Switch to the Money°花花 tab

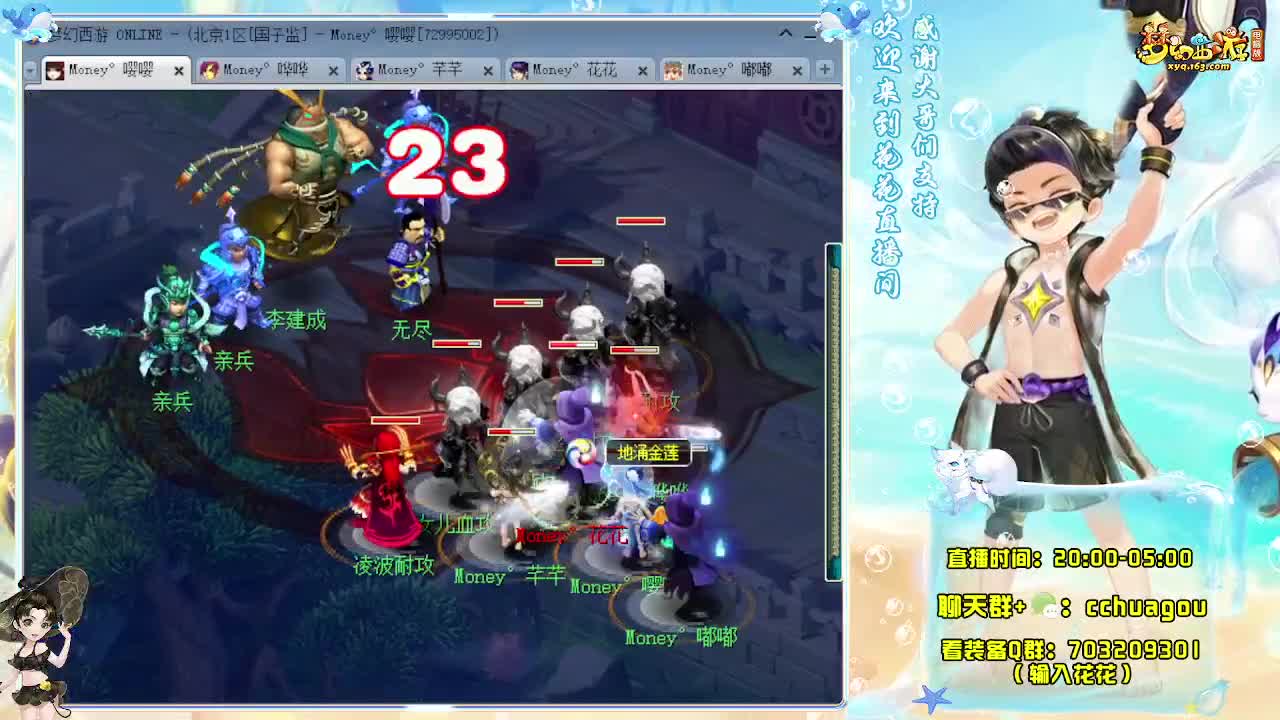click(575, 70)
